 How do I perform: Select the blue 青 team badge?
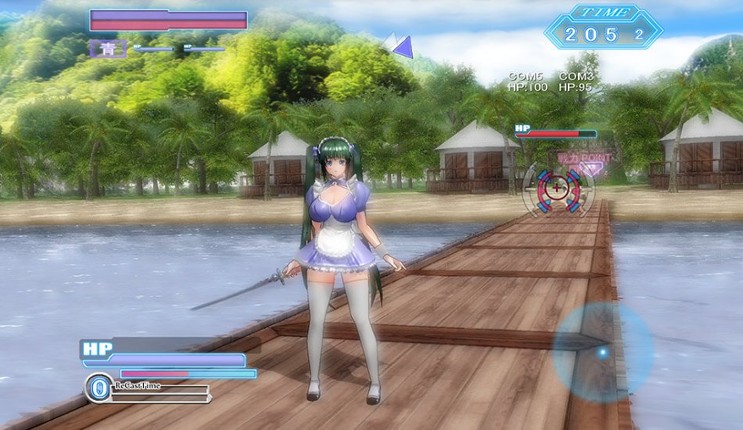(x=108, y=47)
